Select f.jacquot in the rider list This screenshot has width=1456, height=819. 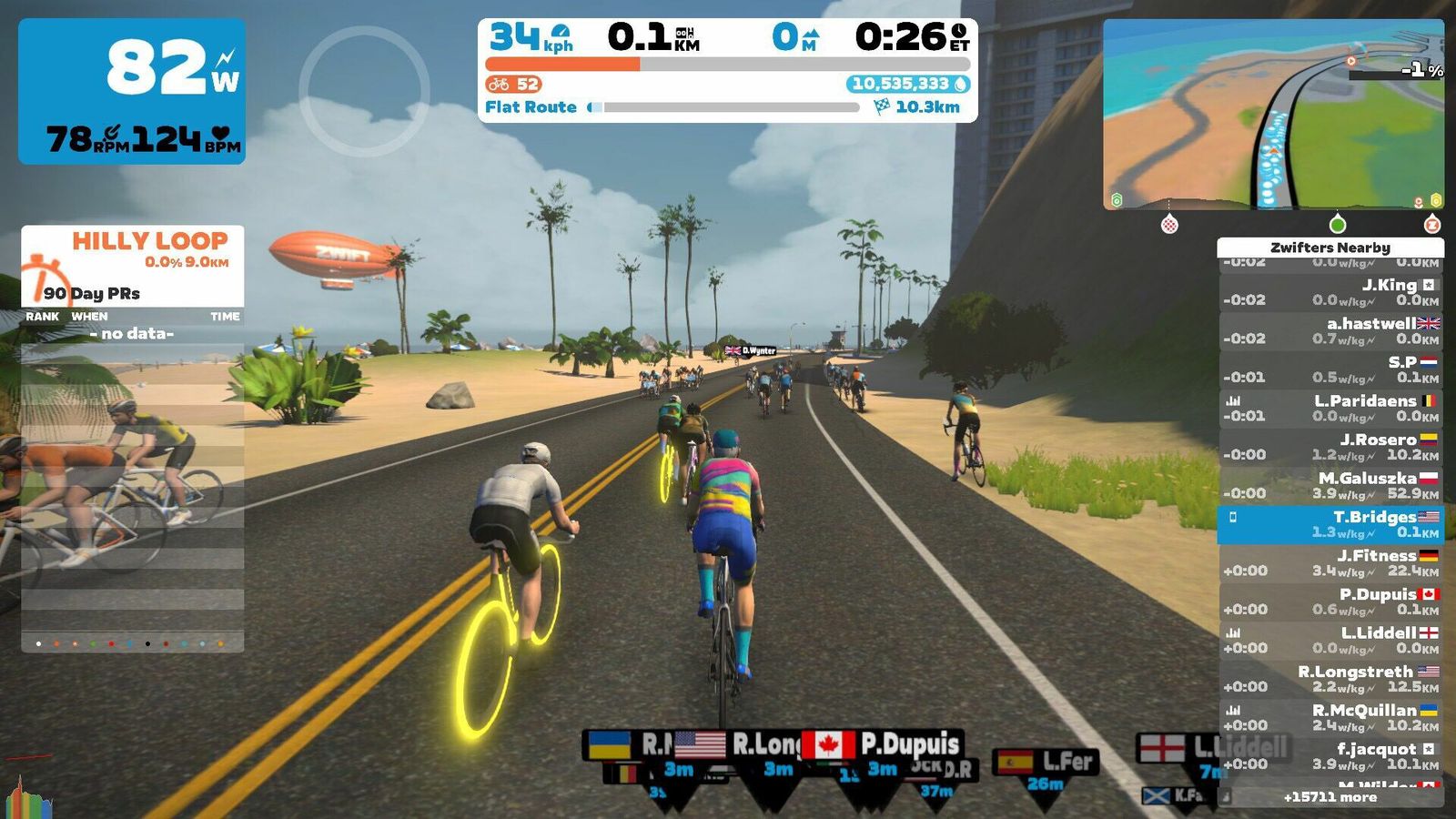(1330, 756)
